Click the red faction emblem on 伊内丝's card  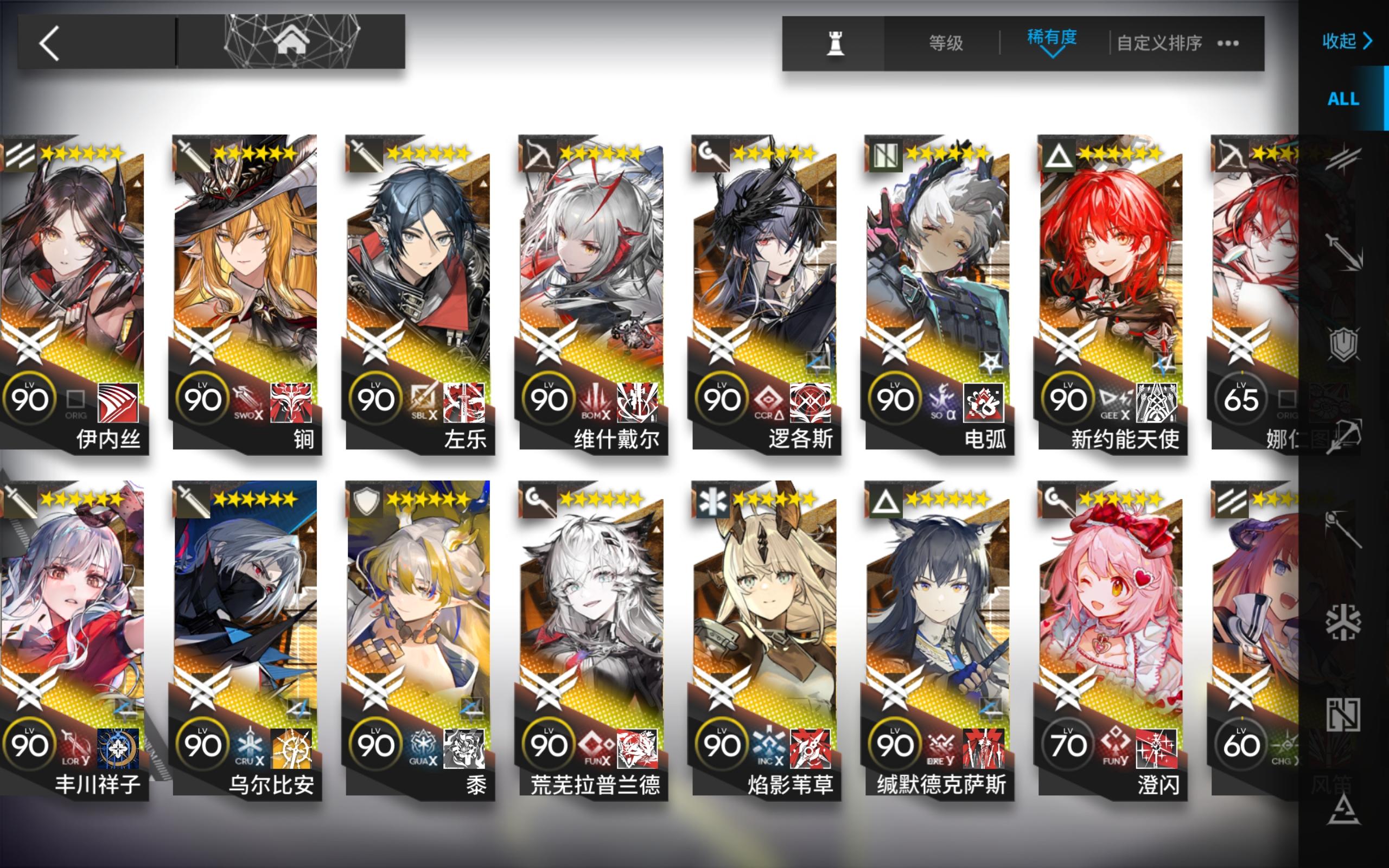119,402
